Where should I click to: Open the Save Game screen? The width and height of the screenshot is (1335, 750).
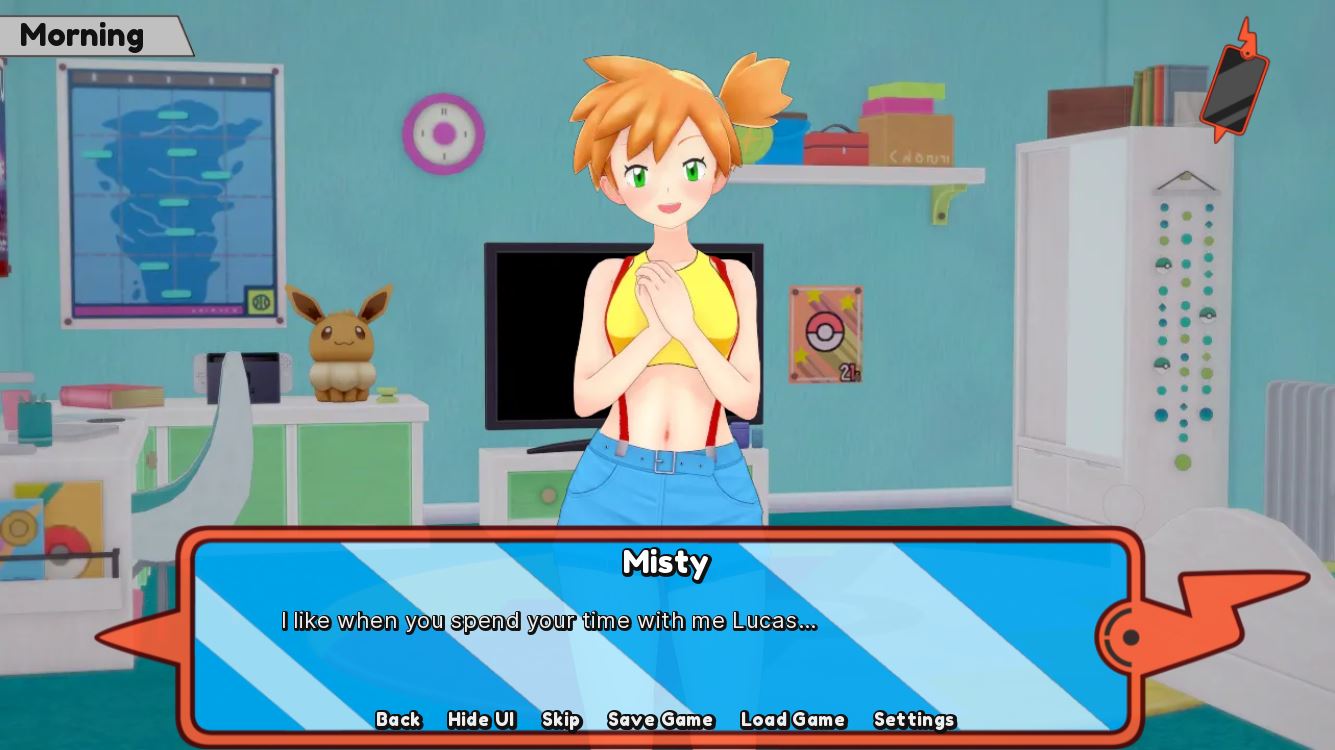point(660,719)
